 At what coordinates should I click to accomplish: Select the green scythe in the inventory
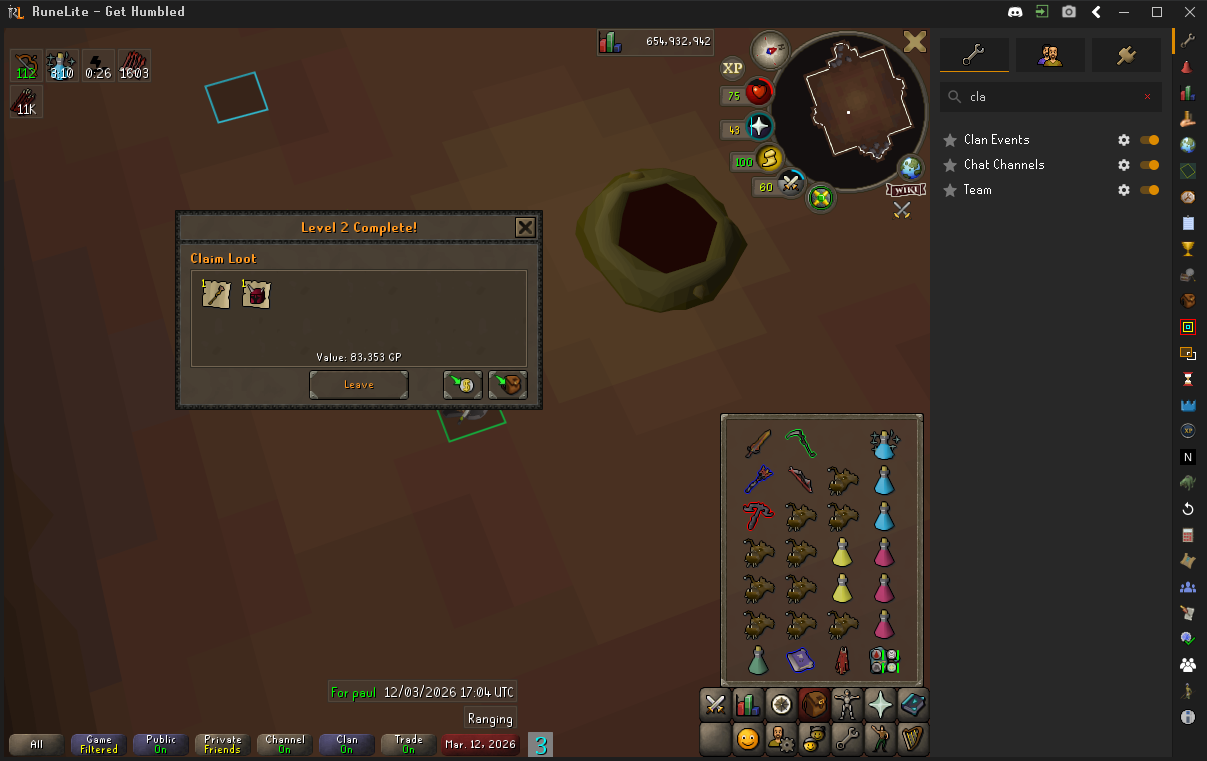[x=799, y=441]
